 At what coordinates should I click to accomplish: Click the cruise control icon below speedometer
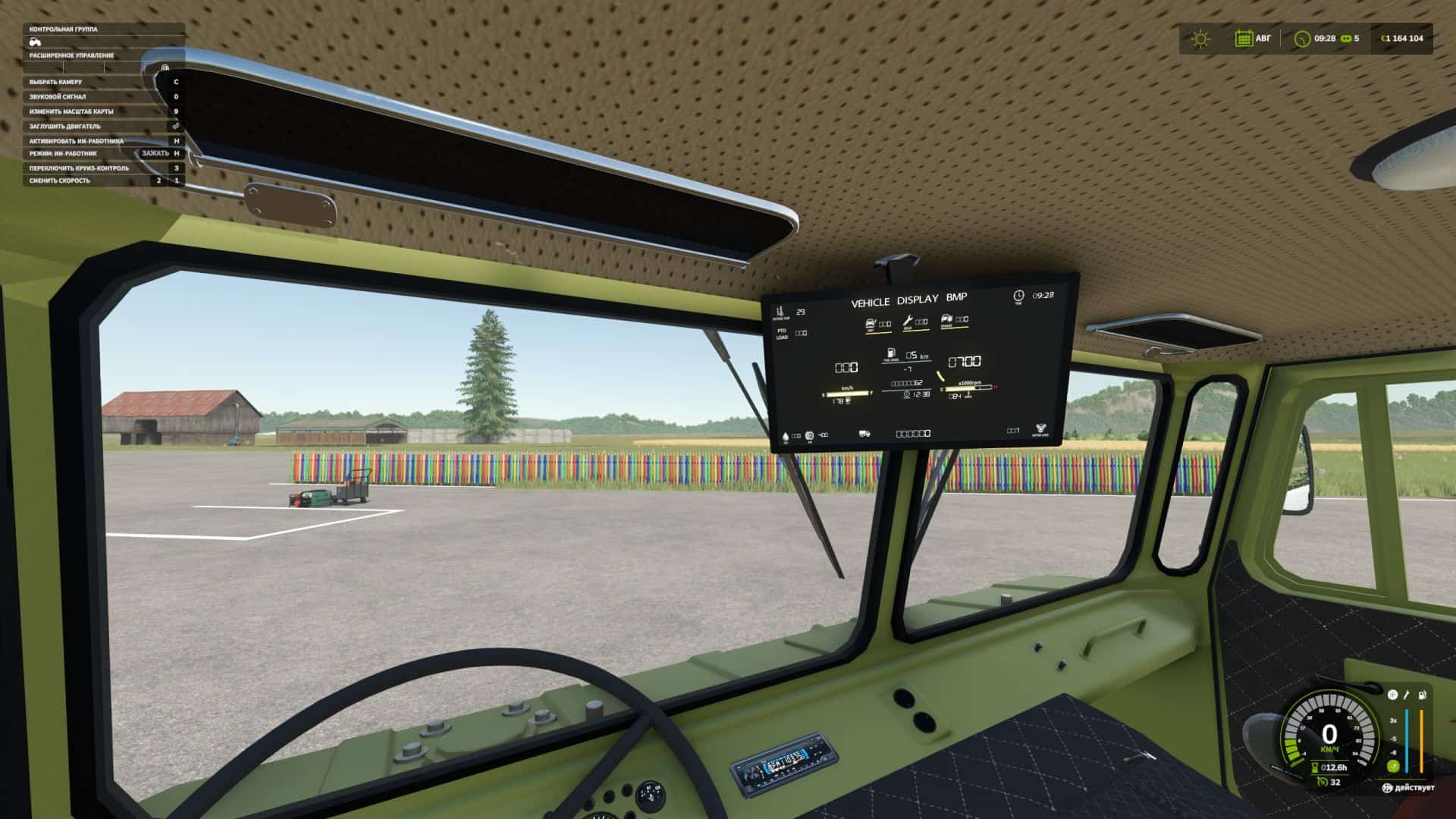pyautogui.click(x=1323, y=782)
